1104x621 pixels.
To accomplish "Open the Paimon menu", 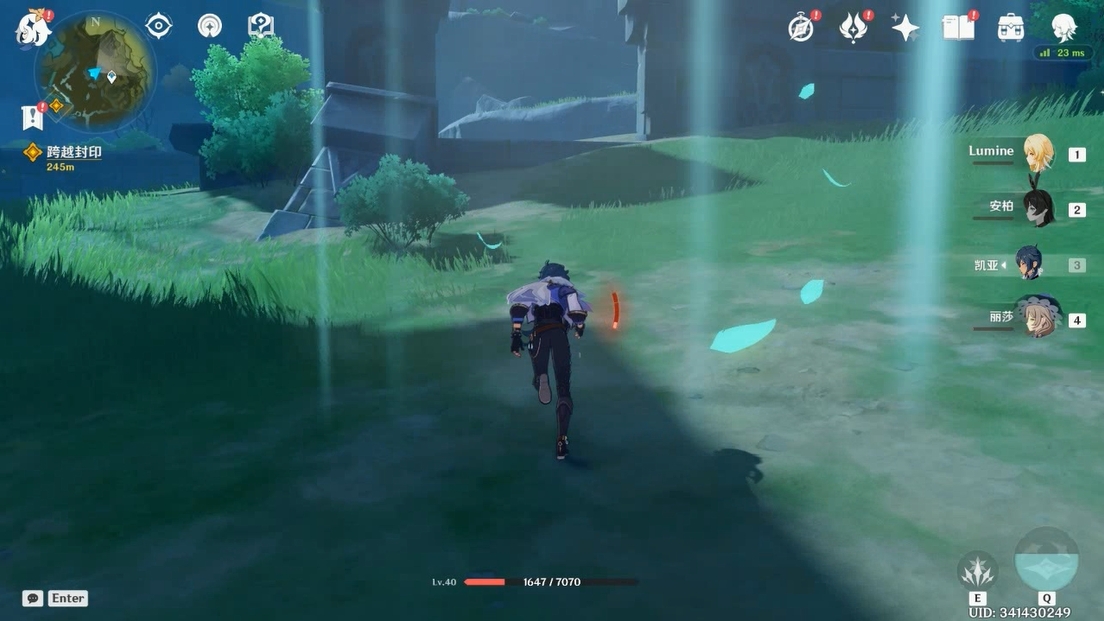I will point(32,28).
